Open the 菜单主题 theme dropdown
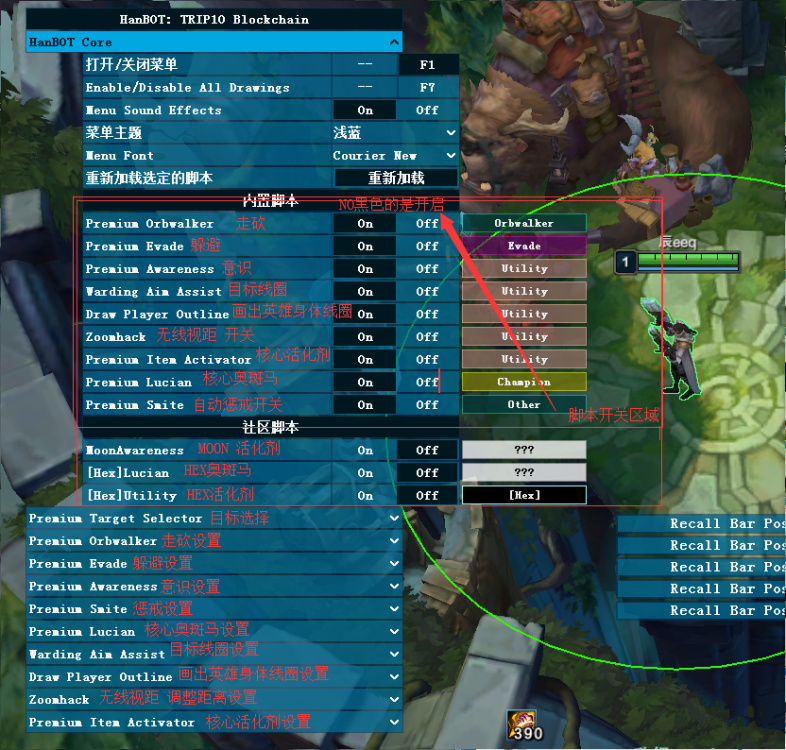This screenshot has height=750, width=786. [x=395, y=133]
